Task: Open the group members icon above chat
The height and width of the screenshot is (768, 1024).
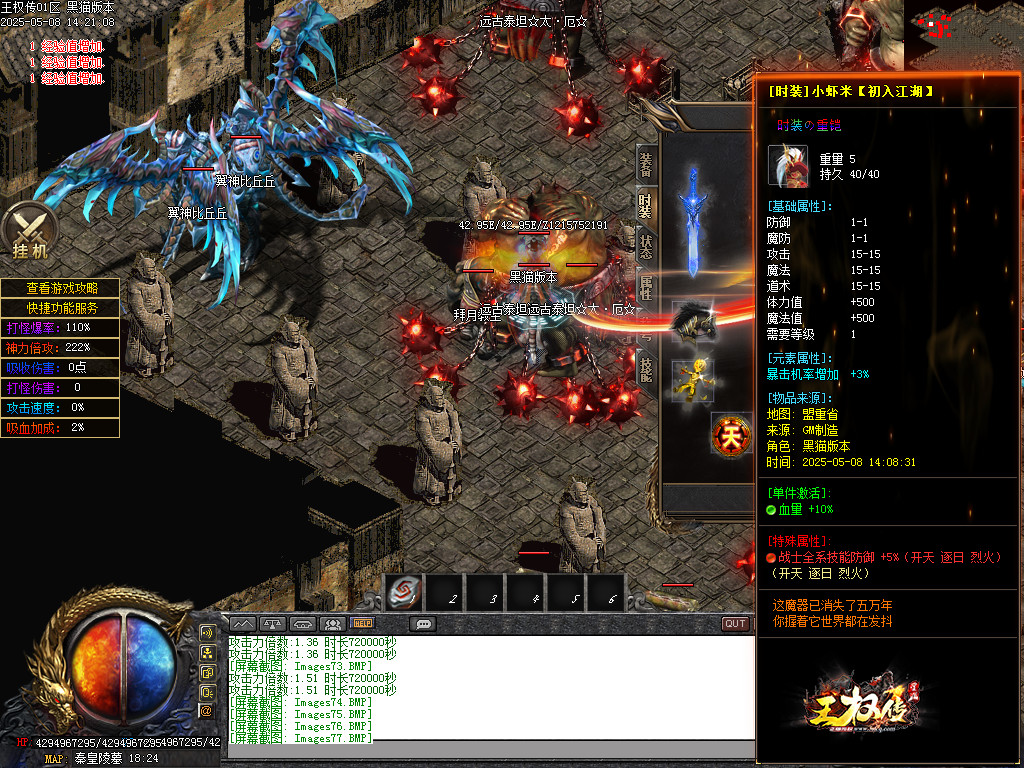Action: coord(333,624)
